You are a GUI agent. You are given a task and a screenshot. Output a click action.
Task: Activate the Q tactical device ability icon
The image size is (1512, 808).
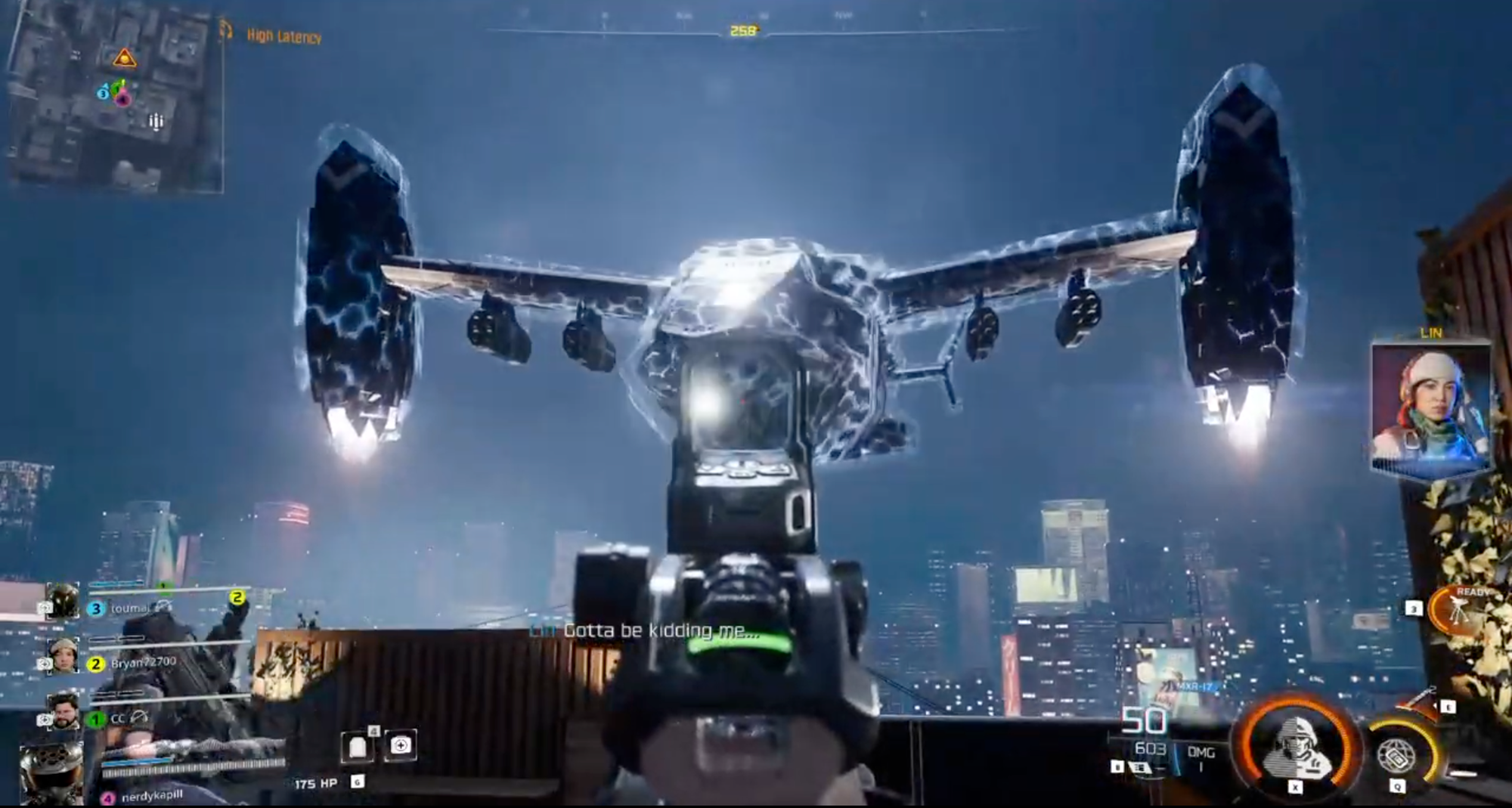1397,755
